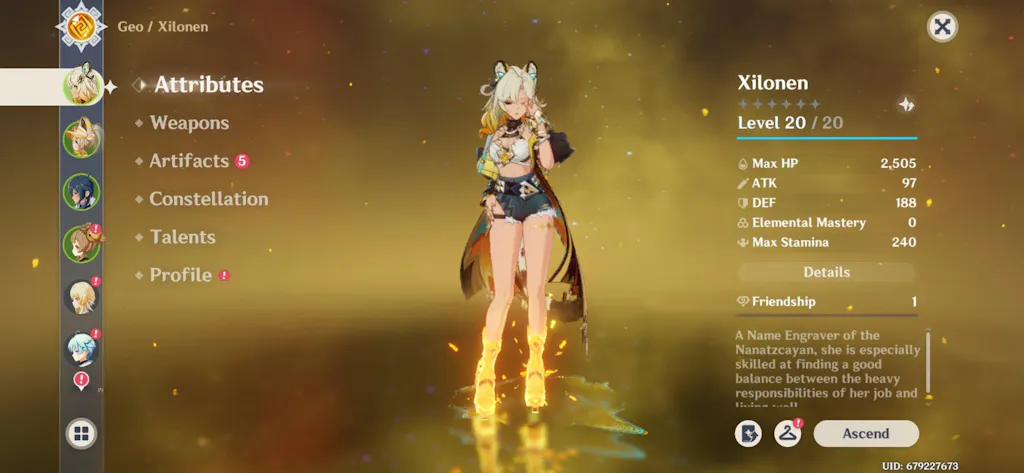Select the Attributes entry
Screen dimensions: 1024x473
tap(208, 85)
